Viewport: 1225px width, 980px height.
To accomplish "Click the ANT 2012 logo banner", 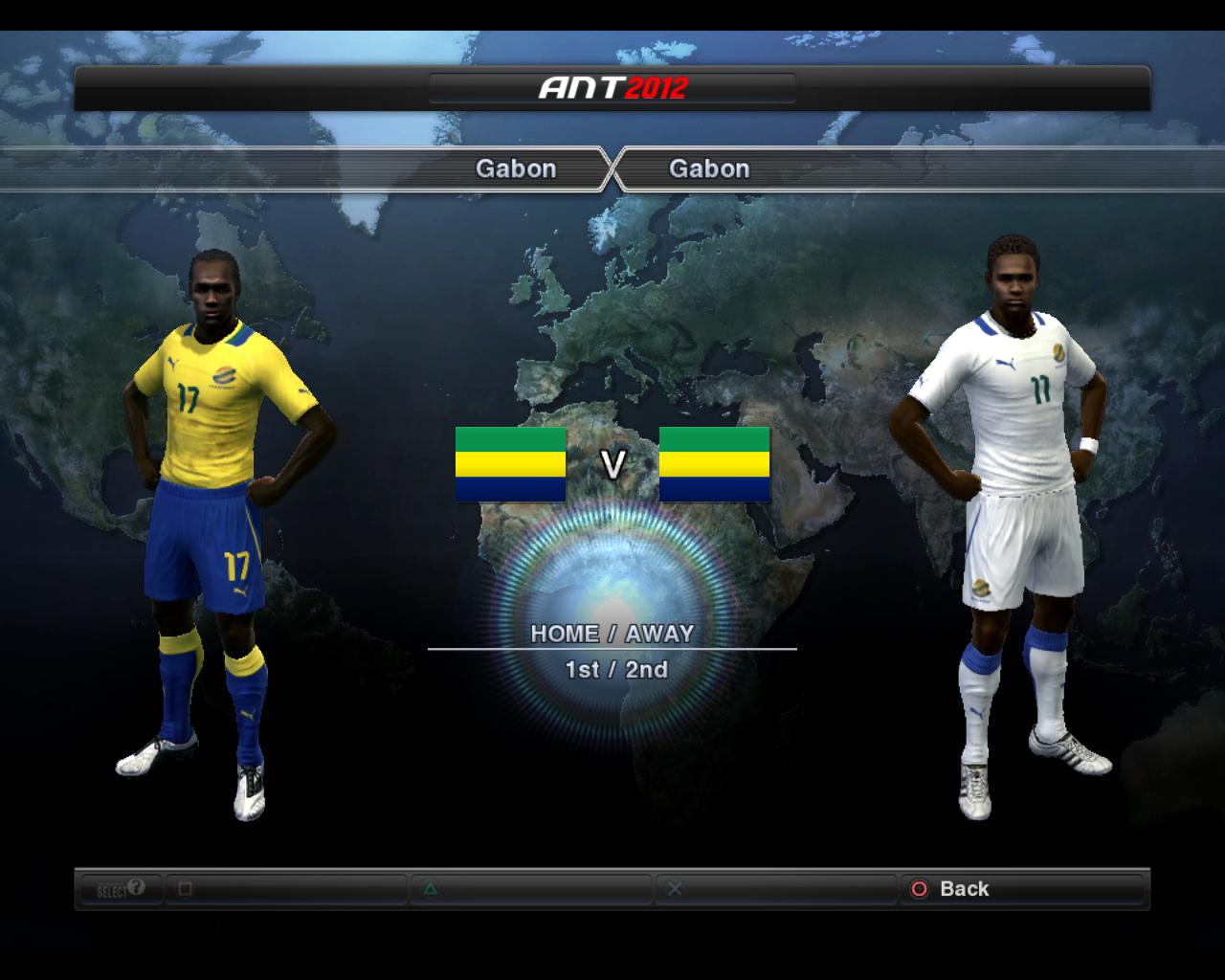I will [612, 87].
